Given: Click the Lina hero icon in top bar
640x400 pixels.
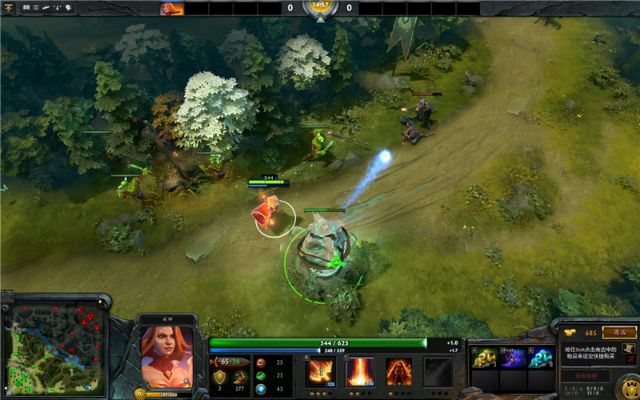Looking at the screenshot, I should click(172, 8).
